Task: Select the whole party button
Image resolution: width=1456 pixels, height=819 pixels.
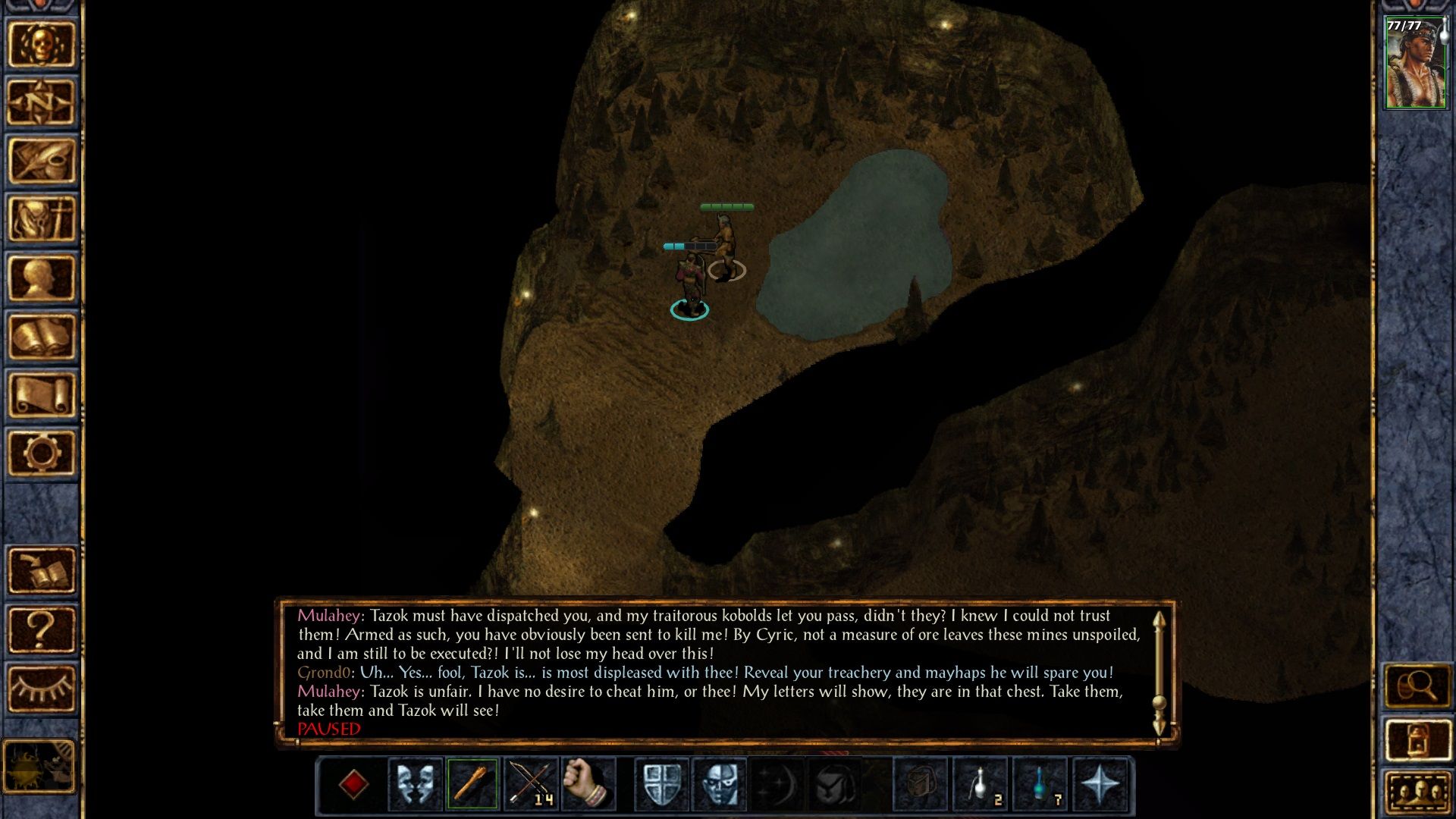Action: click(1417, 794)
